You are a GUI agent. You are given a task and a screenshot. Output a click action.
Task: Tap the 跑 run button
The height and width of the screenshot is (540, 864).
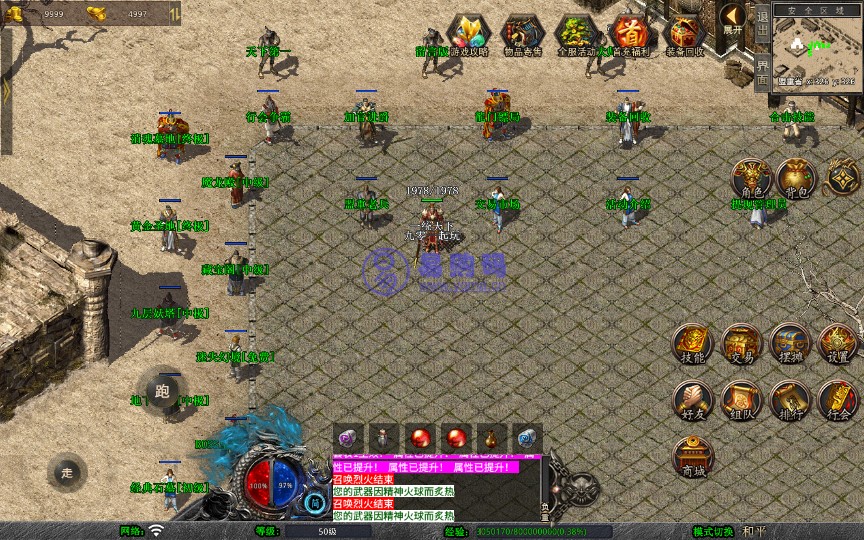pyautogui.click(x=164, y=389)
